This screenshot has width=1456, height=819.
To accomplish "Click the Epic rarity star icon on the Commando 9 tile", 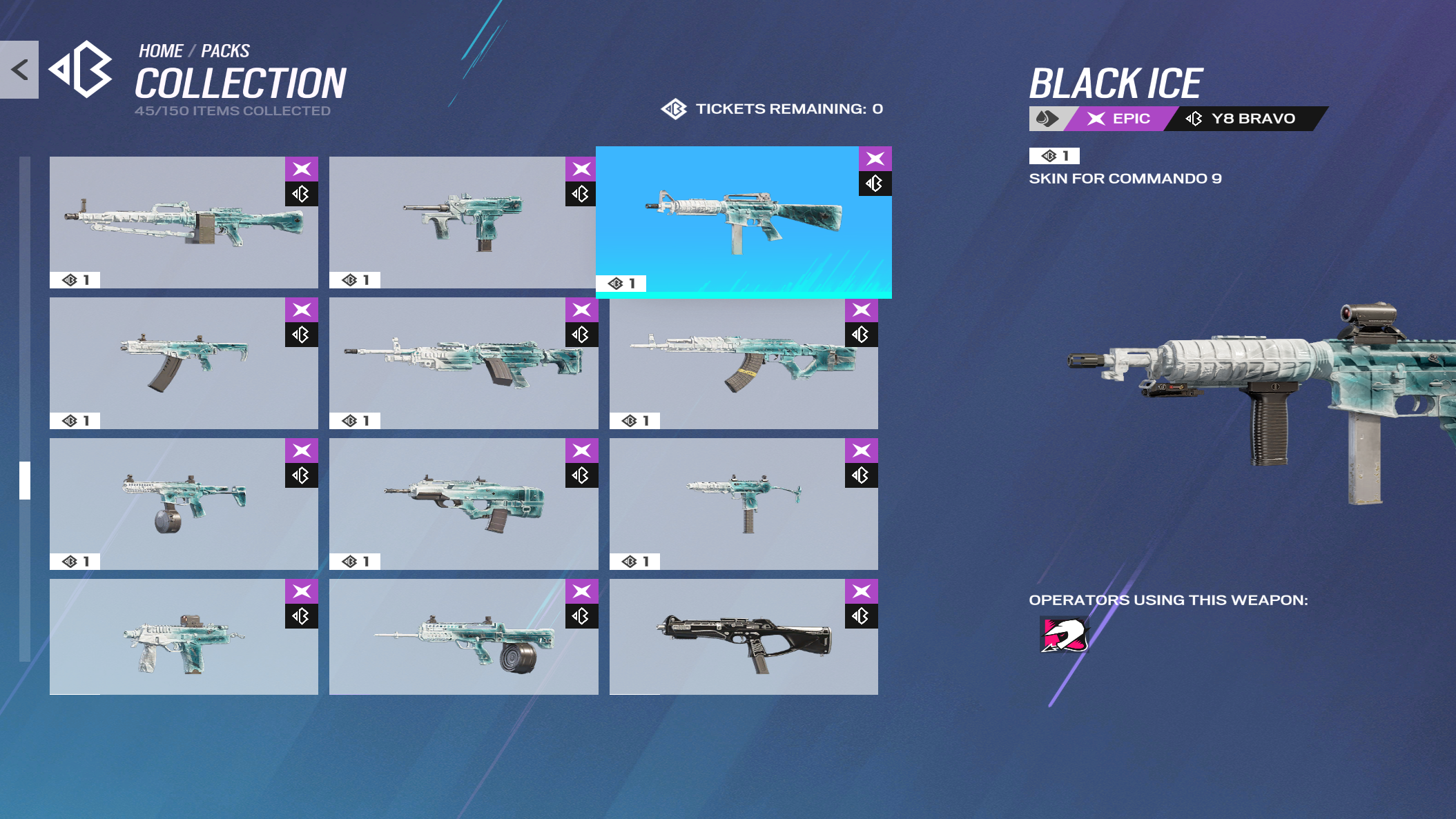I will click(876, 158).
